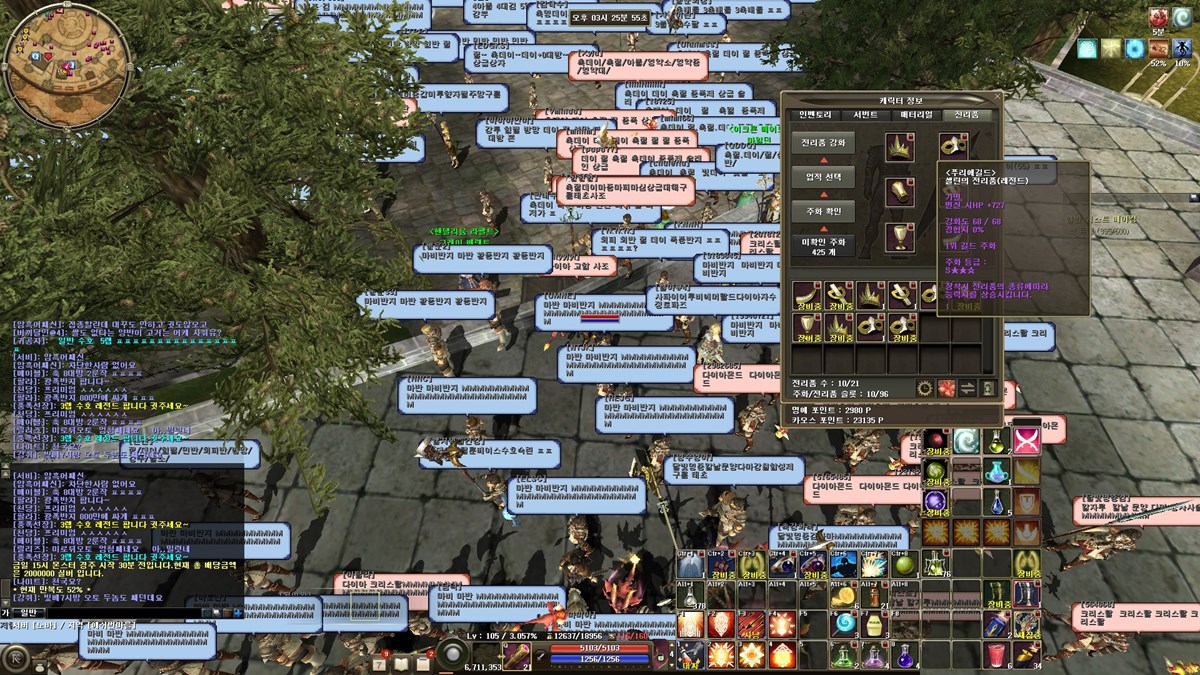Open the book icon in the bottom bar
The height and width of the screenshot is (675, 1200).
pos(401,663)
